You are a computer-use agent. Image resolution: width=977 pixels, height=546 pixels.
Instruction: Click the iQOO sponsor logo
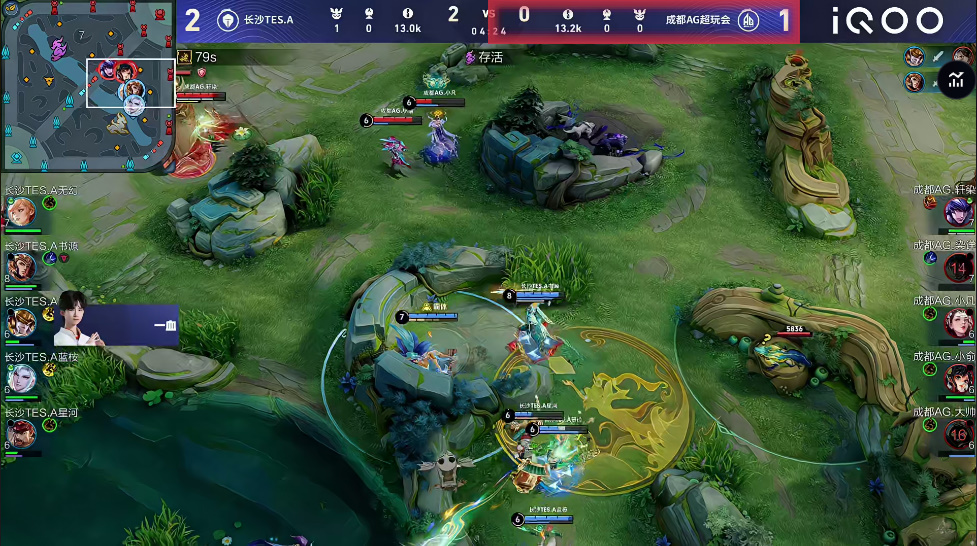(887, 21)
